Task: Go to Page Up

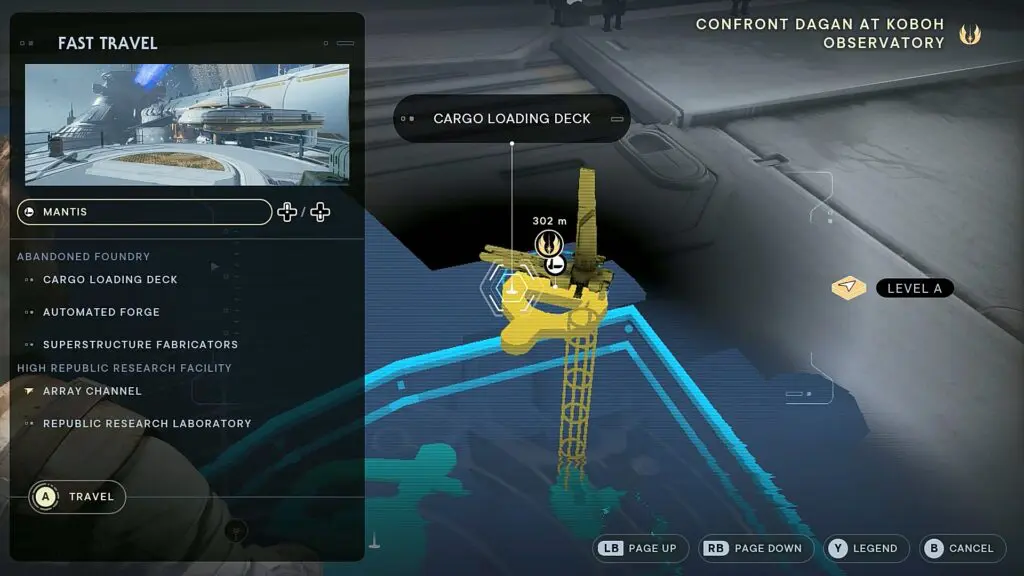Action: (640, 548)
